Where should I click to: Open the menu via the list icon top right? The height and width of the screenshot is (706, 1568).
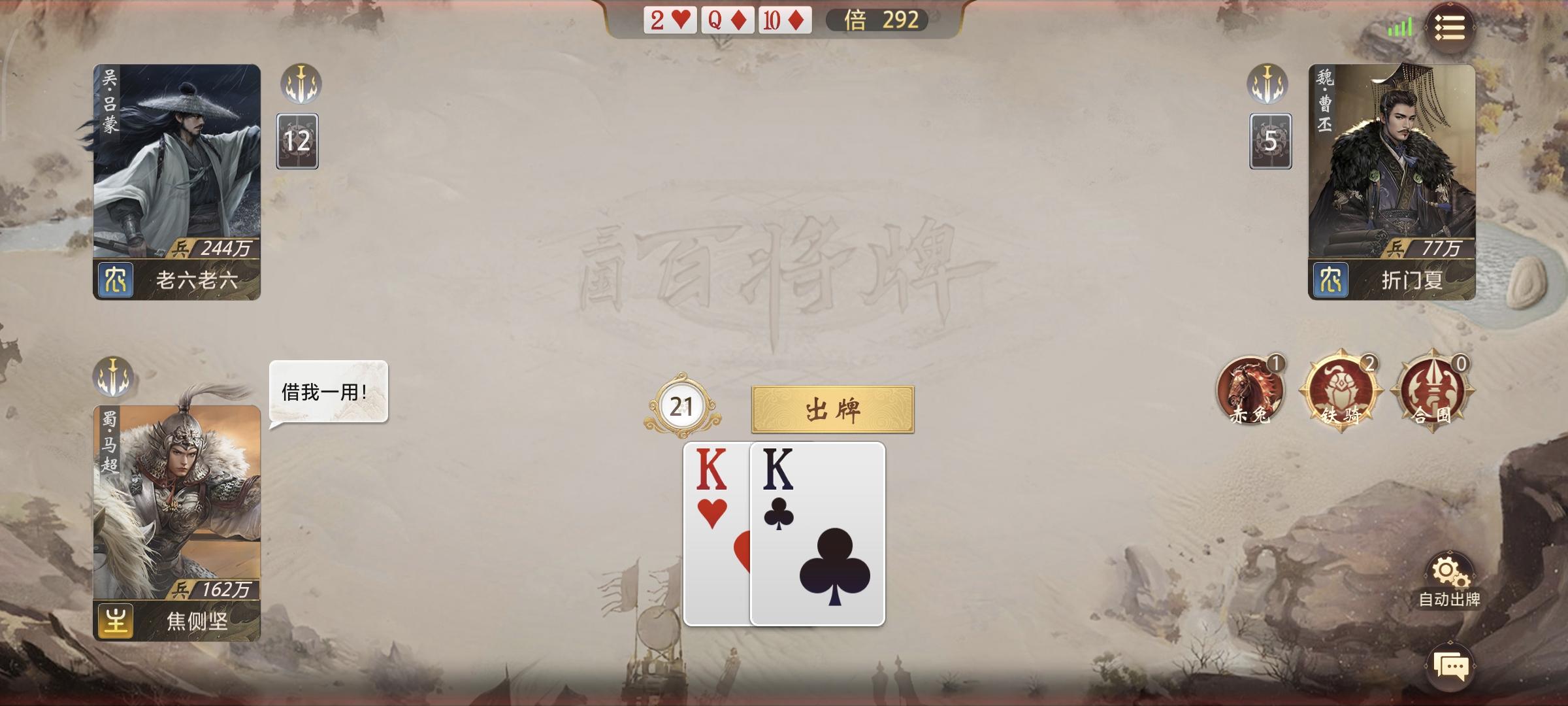coord(1451,27)
